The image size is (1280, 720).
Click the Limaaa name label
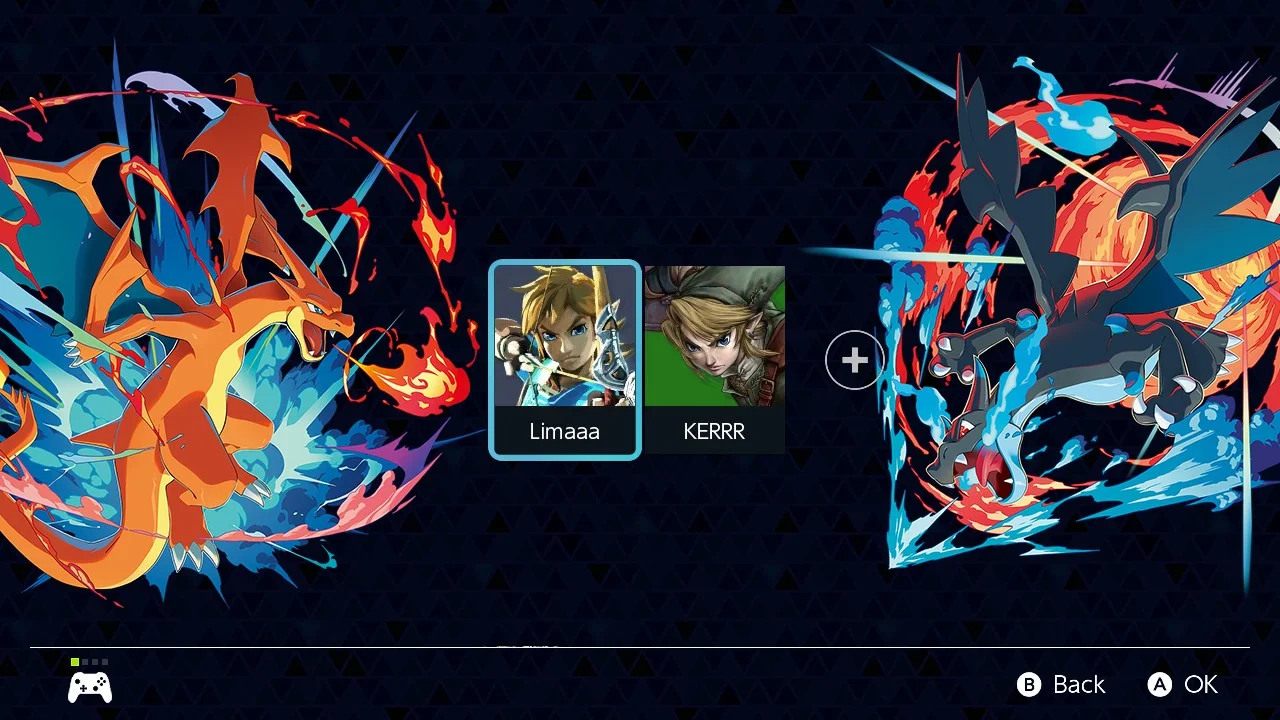pos(565,431)
